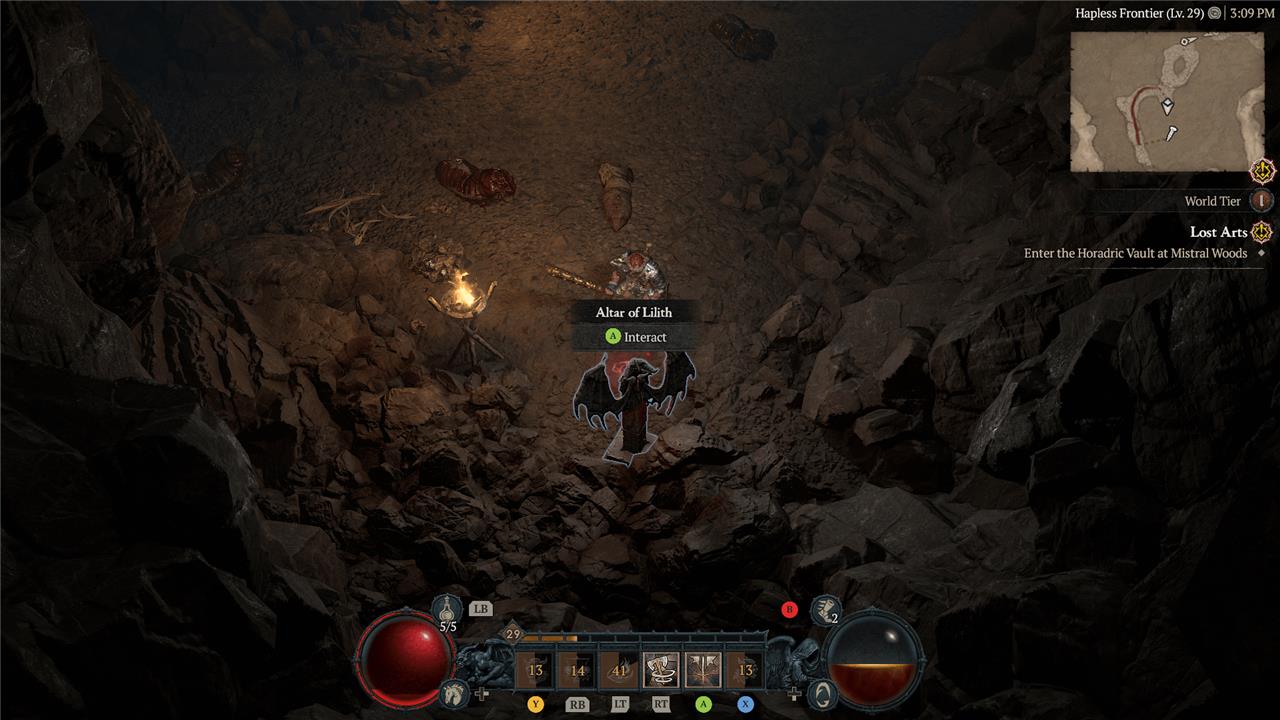The width and height of the screenshot is (1280, 720).
Task: Click the boot icon with 2 charges
Action: (x=824, y=609)
